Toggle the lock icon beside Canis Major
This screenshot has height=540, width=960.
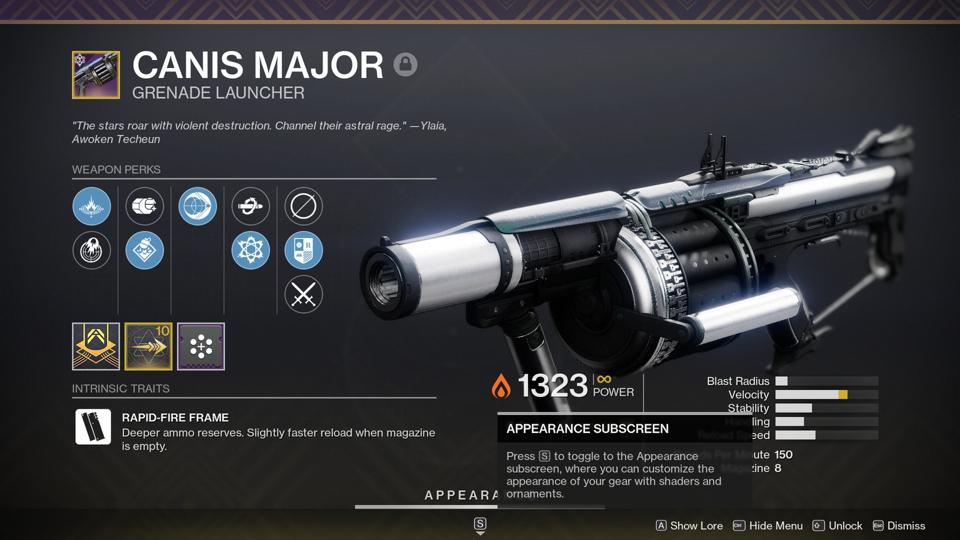click(405, 65)
